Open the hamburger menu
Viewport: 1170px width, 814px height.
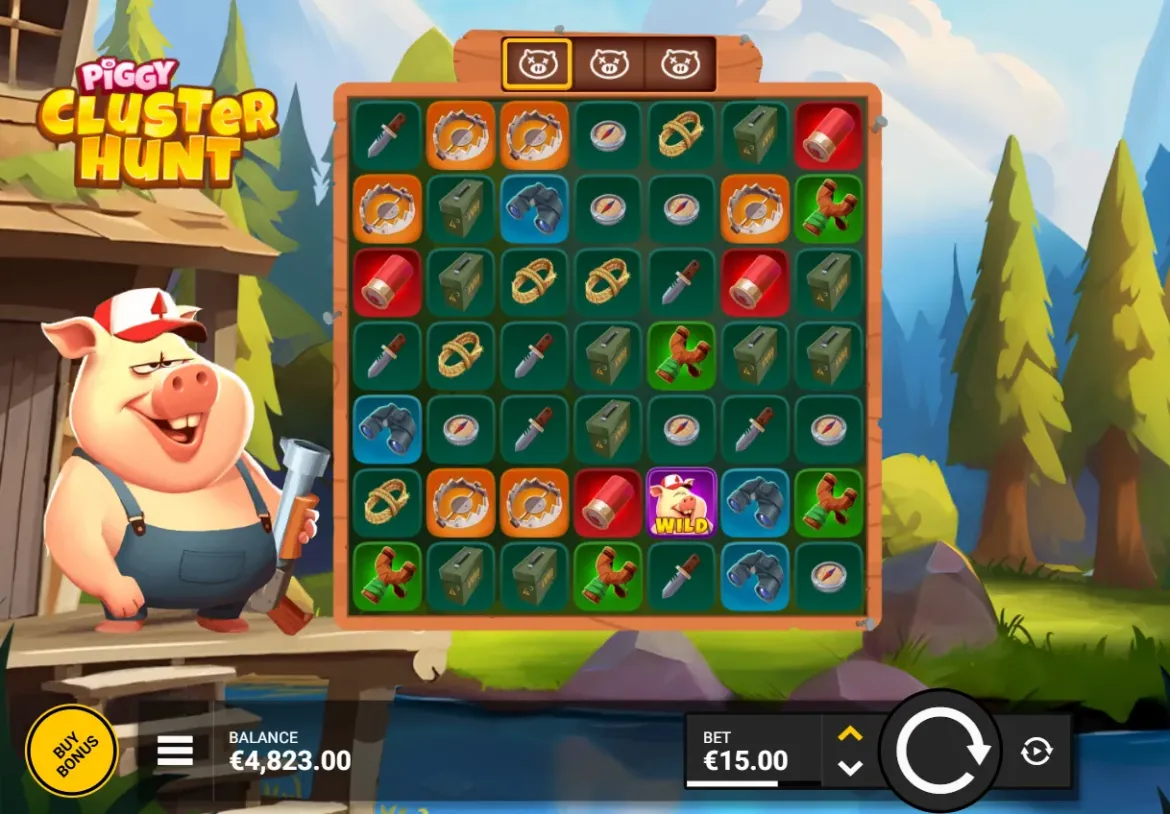(x=175, y=751)
